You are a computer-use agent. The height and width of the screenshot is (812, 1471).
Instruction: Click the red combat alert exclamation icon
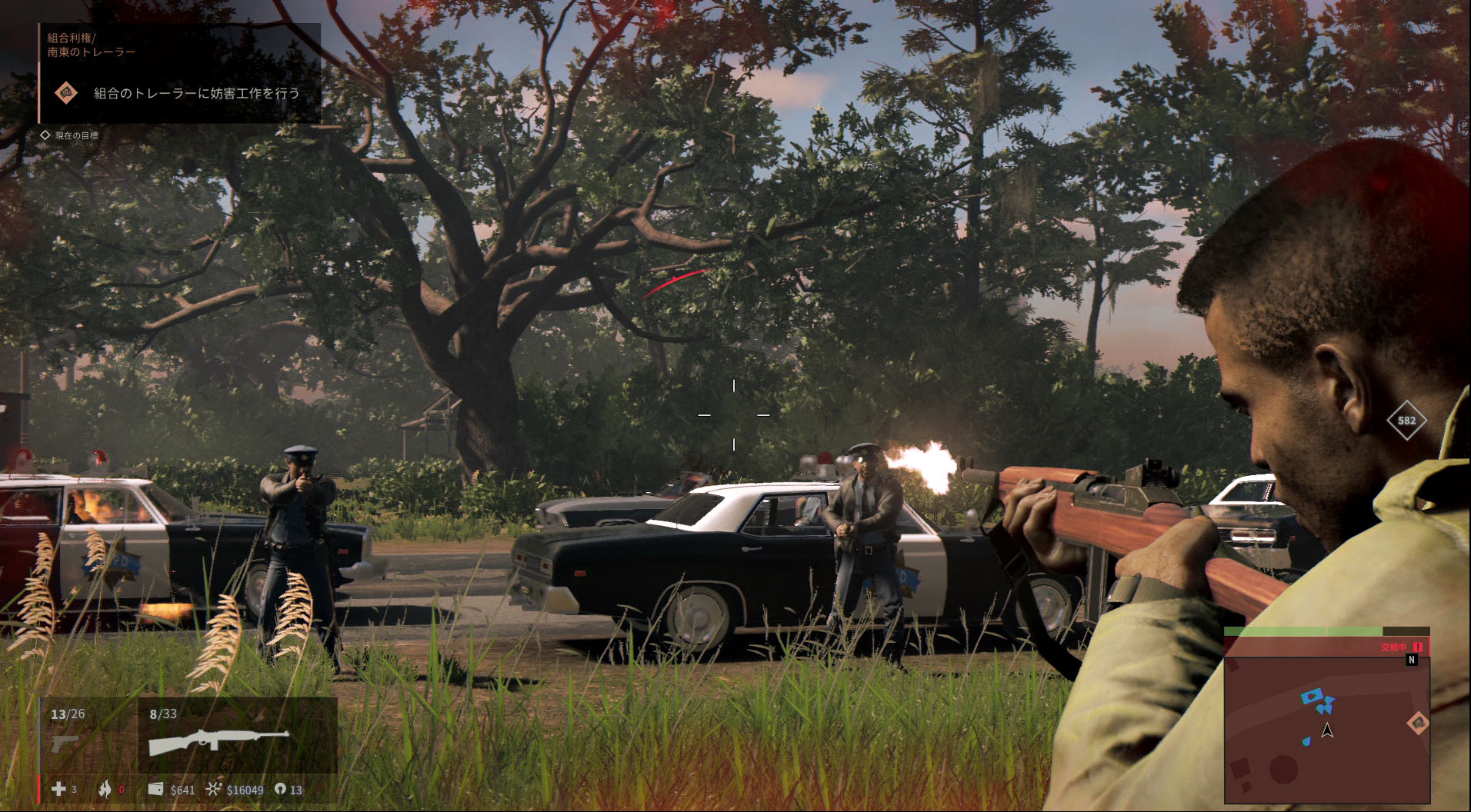click(1417, 647)
